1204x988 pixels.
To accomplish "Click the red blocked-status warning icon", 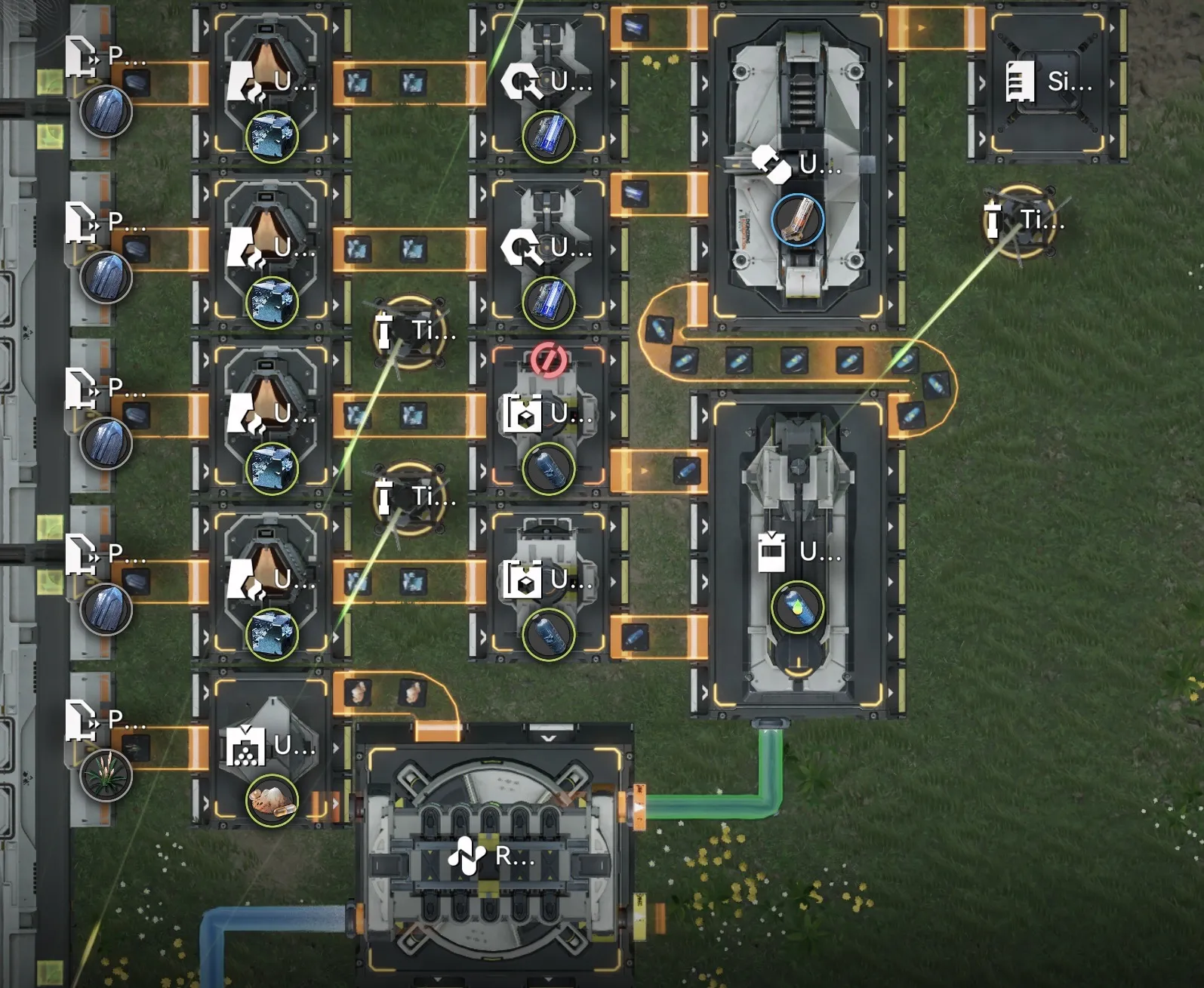I will click(x=549, y=359).
